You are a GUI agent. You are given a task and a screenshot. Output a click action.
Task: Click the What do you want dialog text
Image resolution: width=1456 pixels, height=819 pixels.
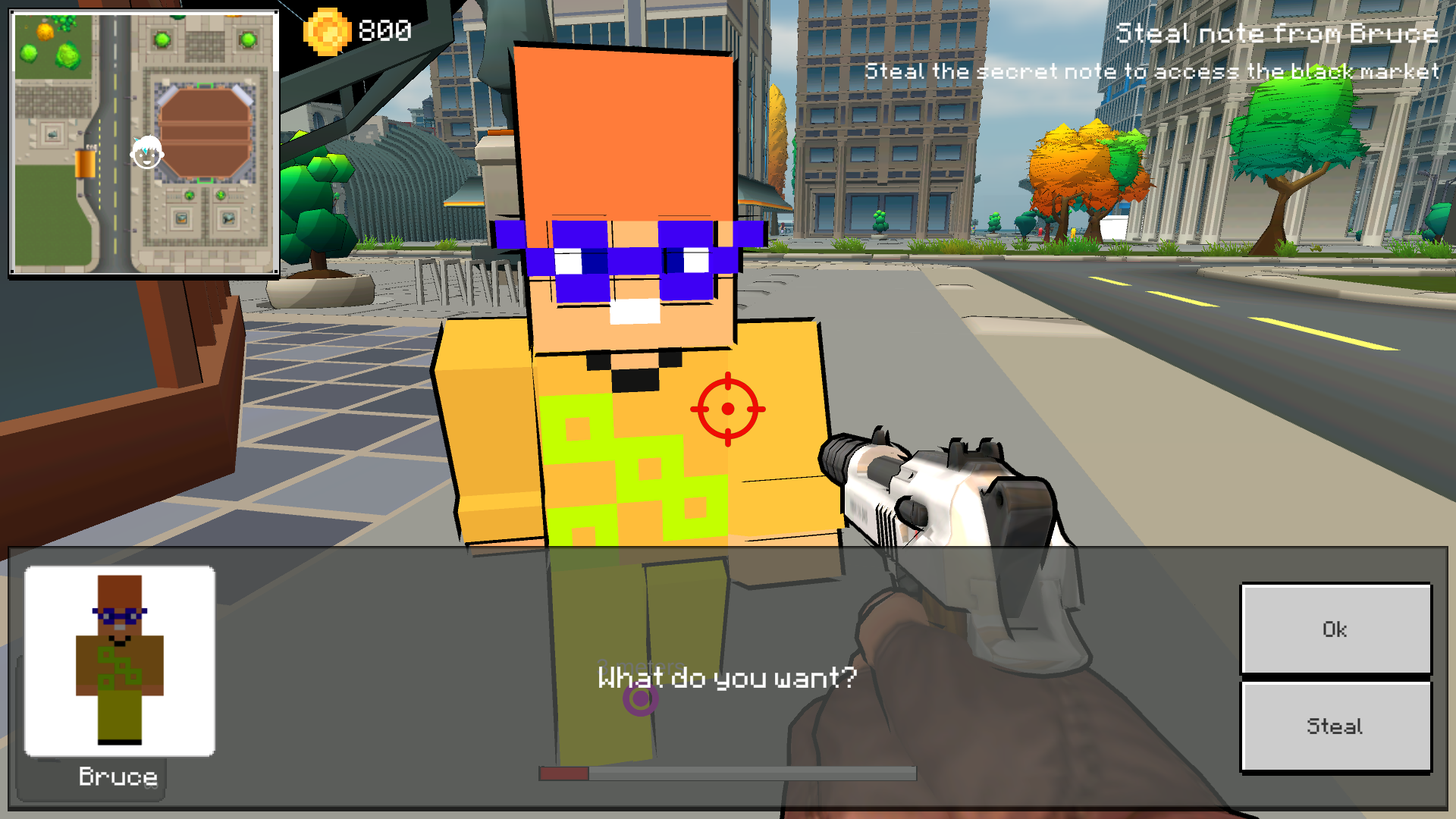pyautogui.click(x=726, y=678)
